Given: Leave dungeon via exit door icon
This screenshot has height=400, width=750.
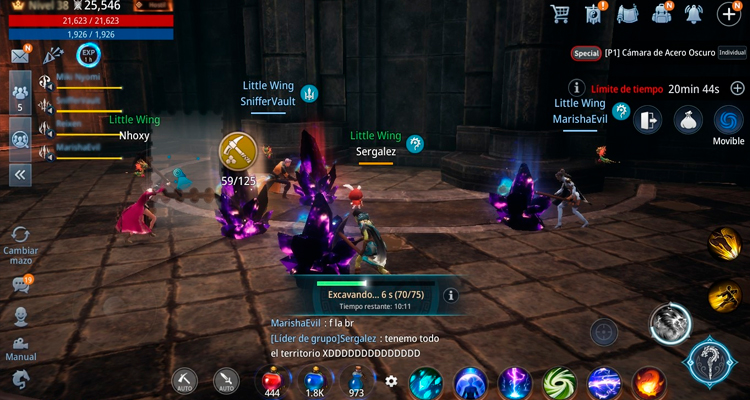Looking at the screenshot, I should coord(648,120).
